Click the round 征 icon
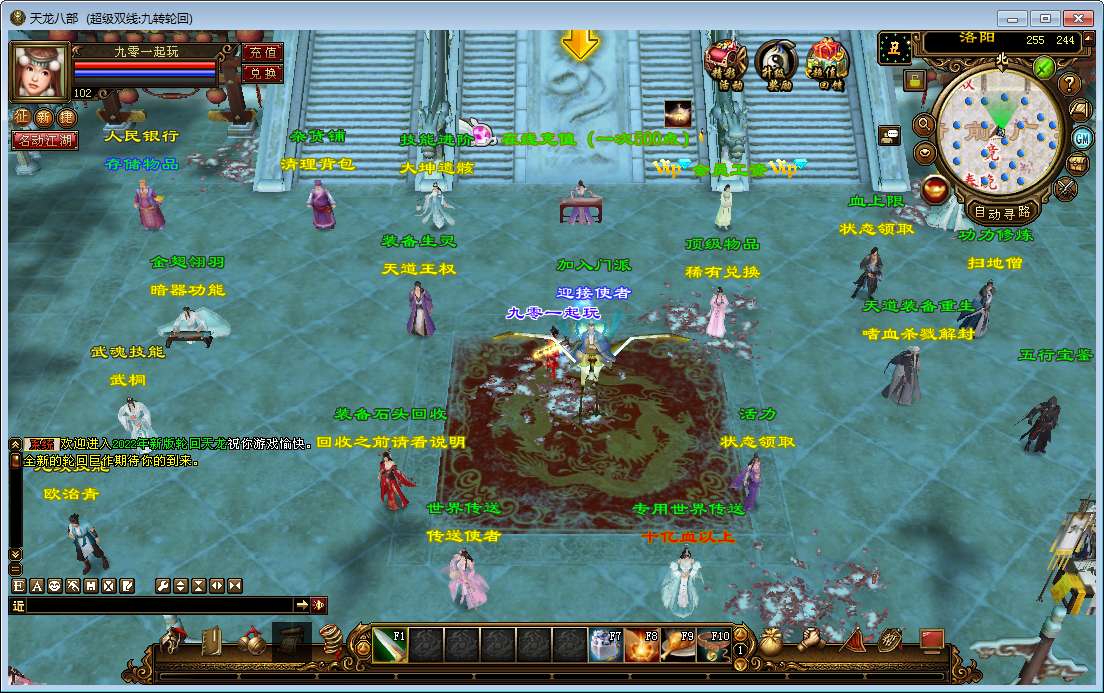Viewport: 1104px width, 693px height. [x=24, y=117]
